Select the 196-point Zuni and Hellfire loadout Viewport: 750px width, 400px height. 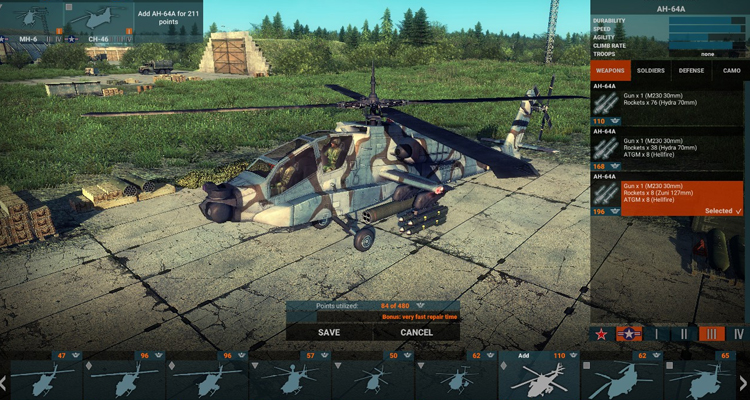[x=668, y=197]
